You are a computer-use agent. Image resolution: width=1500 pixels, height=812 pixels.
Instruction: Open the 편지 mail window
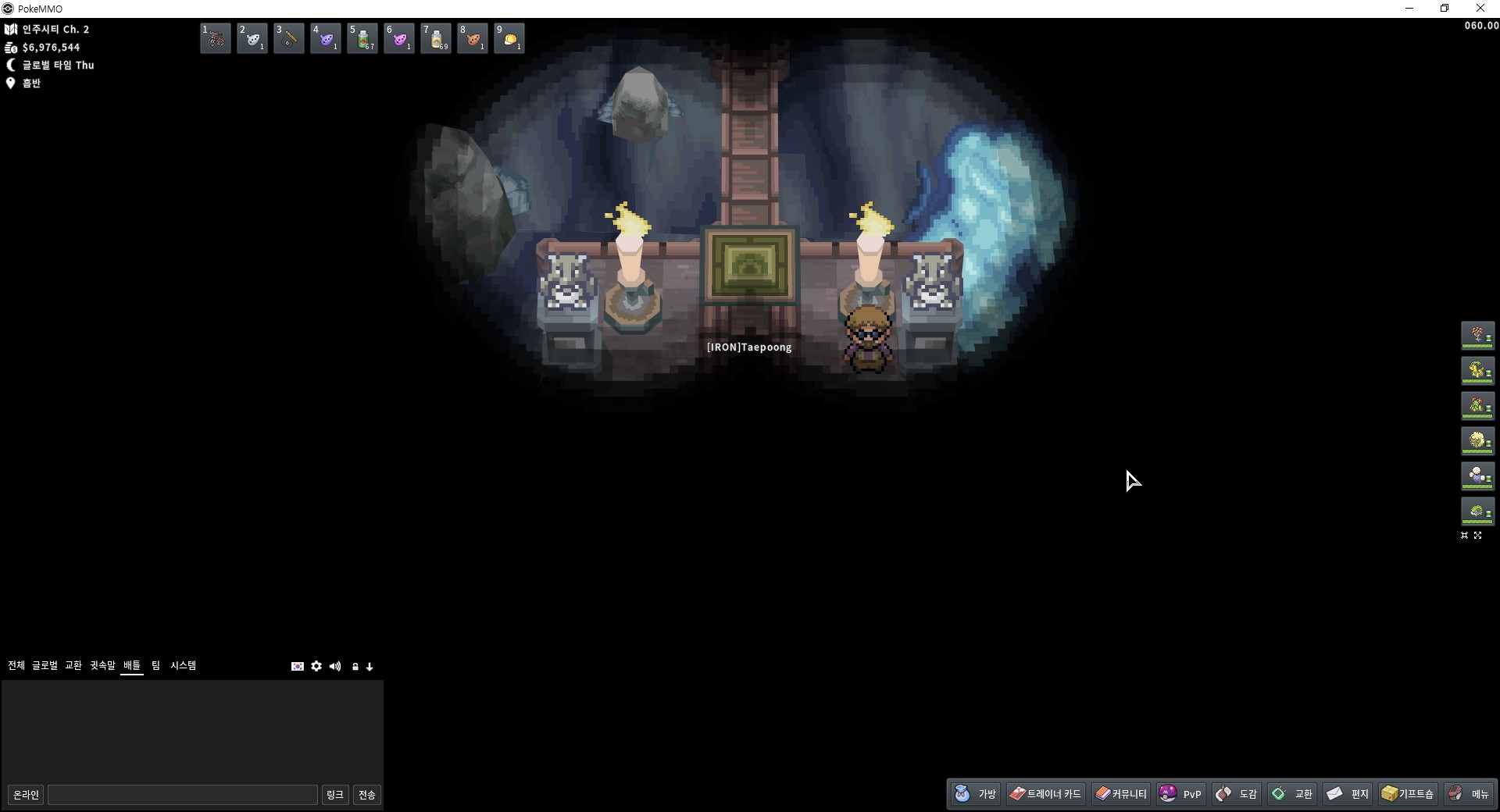1348,794
